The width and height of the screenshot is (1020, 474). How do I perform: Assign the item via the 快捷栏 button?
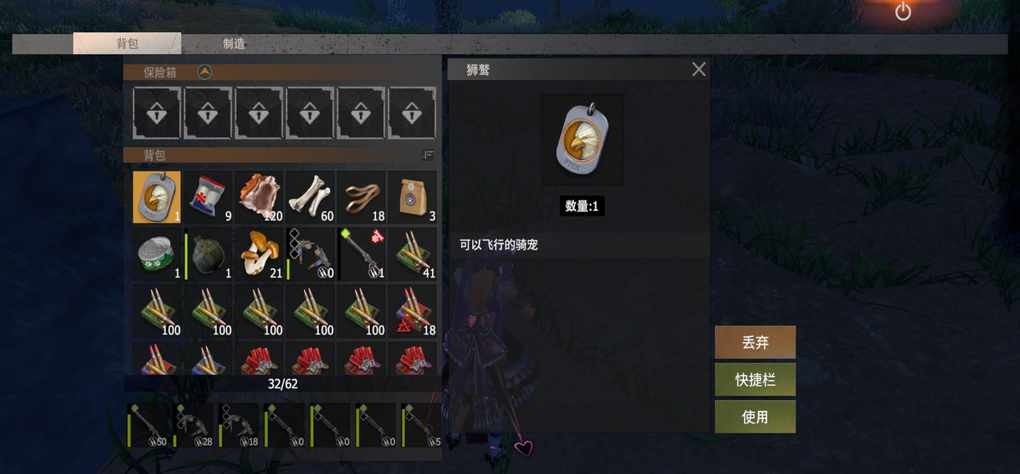pos(755,380)
